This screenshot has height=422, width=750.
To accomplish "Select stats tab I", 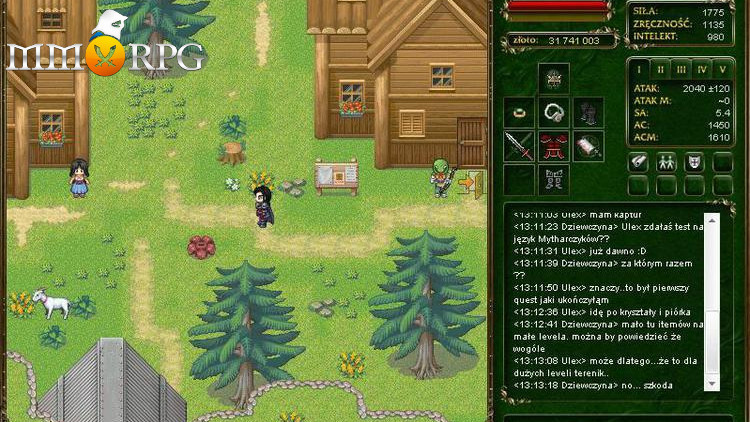I will 640,69.
